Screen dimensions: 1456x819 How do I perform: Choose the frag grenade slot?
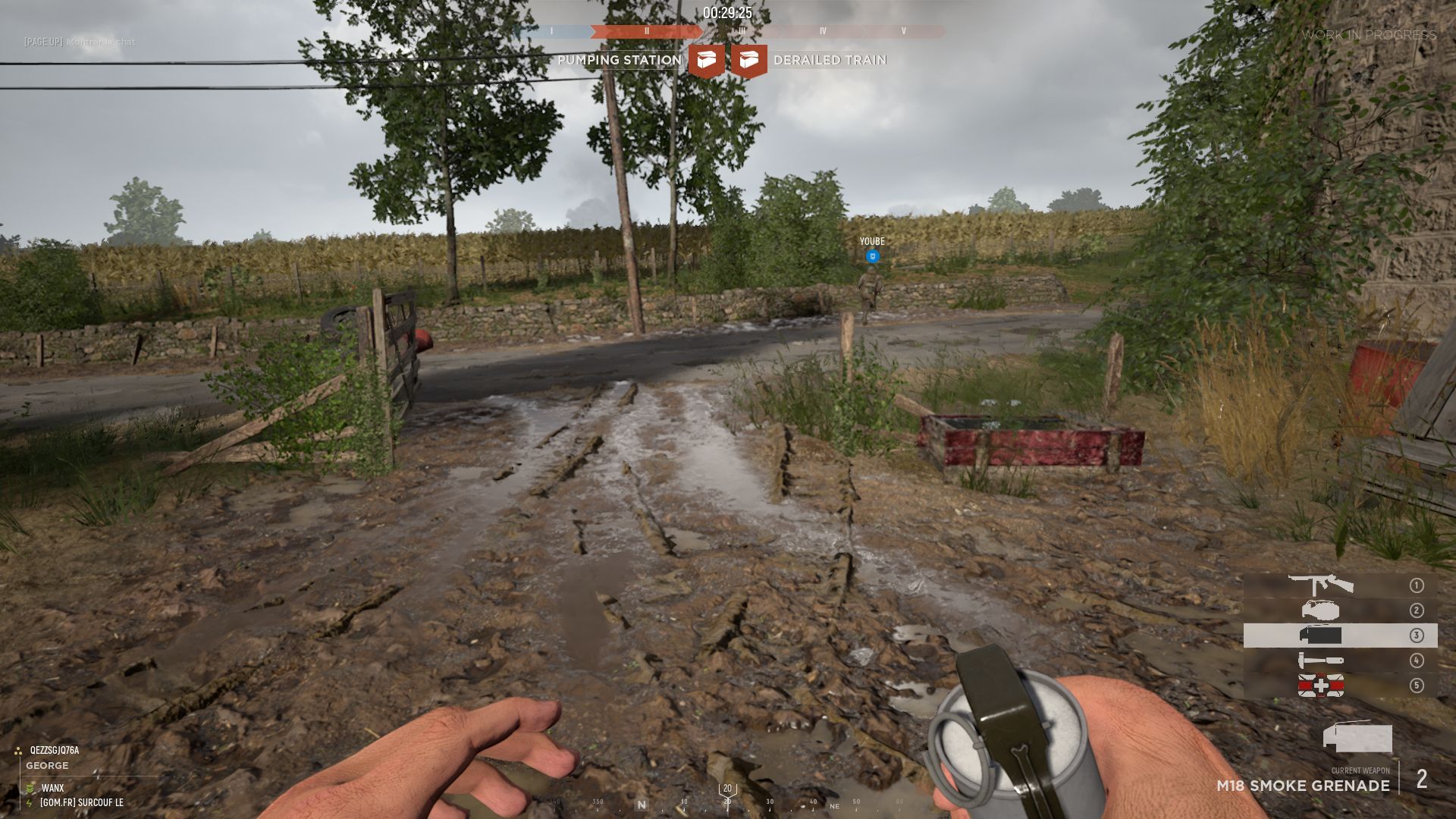point(1320,610)
